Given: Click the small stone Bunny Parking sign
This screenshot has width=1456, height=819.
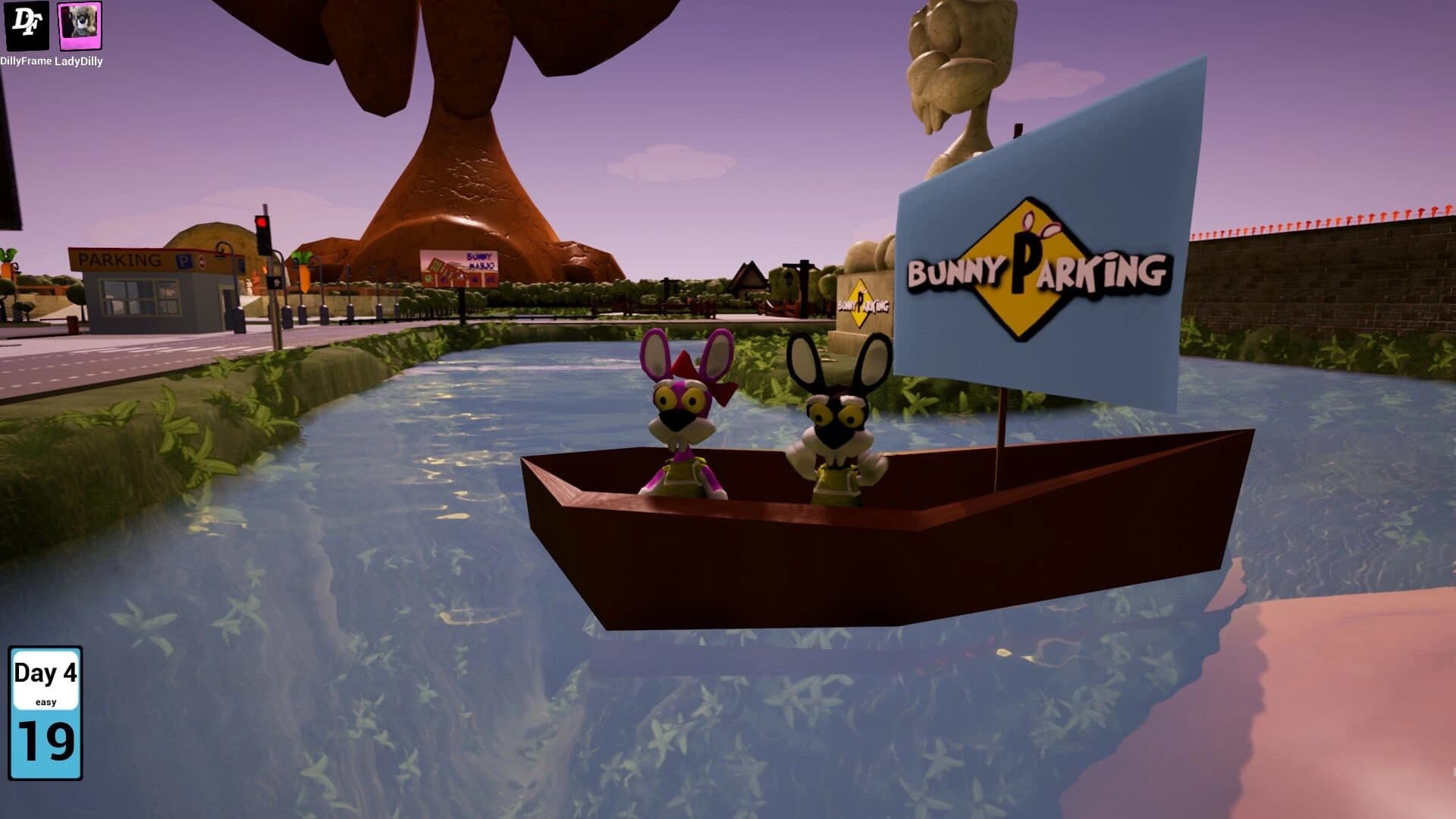Looking at the screenshot, I should [863, 302].
